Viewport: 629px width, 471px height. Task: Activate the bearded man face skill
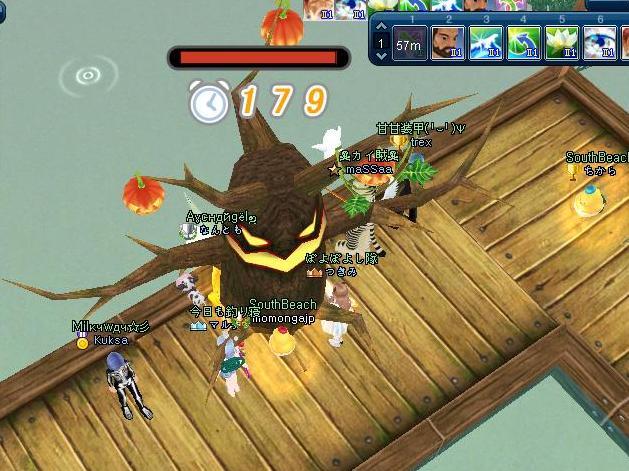coord(446,44)
